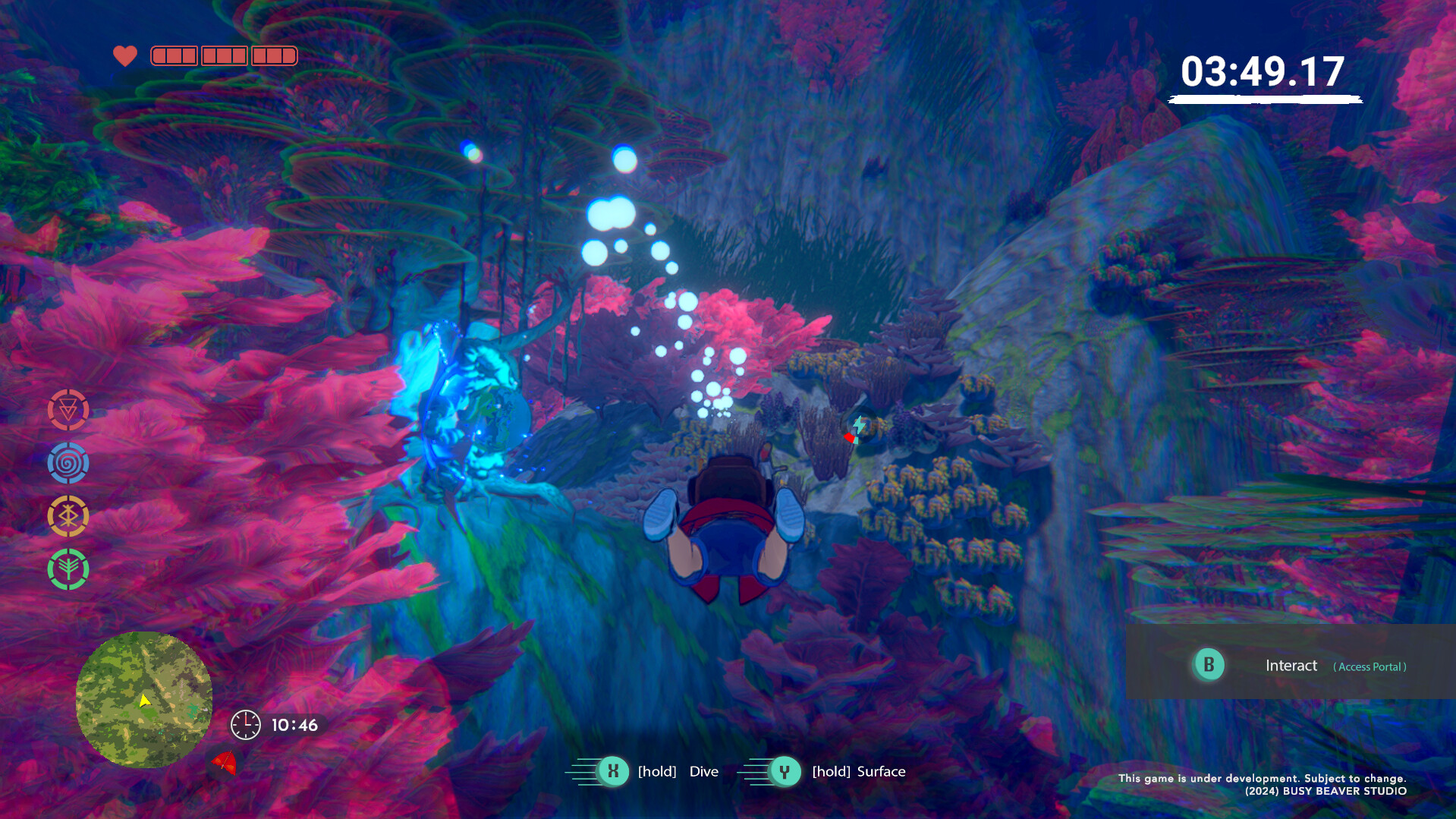Image resolution: width=1456 pixels, height=819 pixels.
Task: Select the blue spiral rune ability icon
Action: pyautogui.click(x=68, y=462)
